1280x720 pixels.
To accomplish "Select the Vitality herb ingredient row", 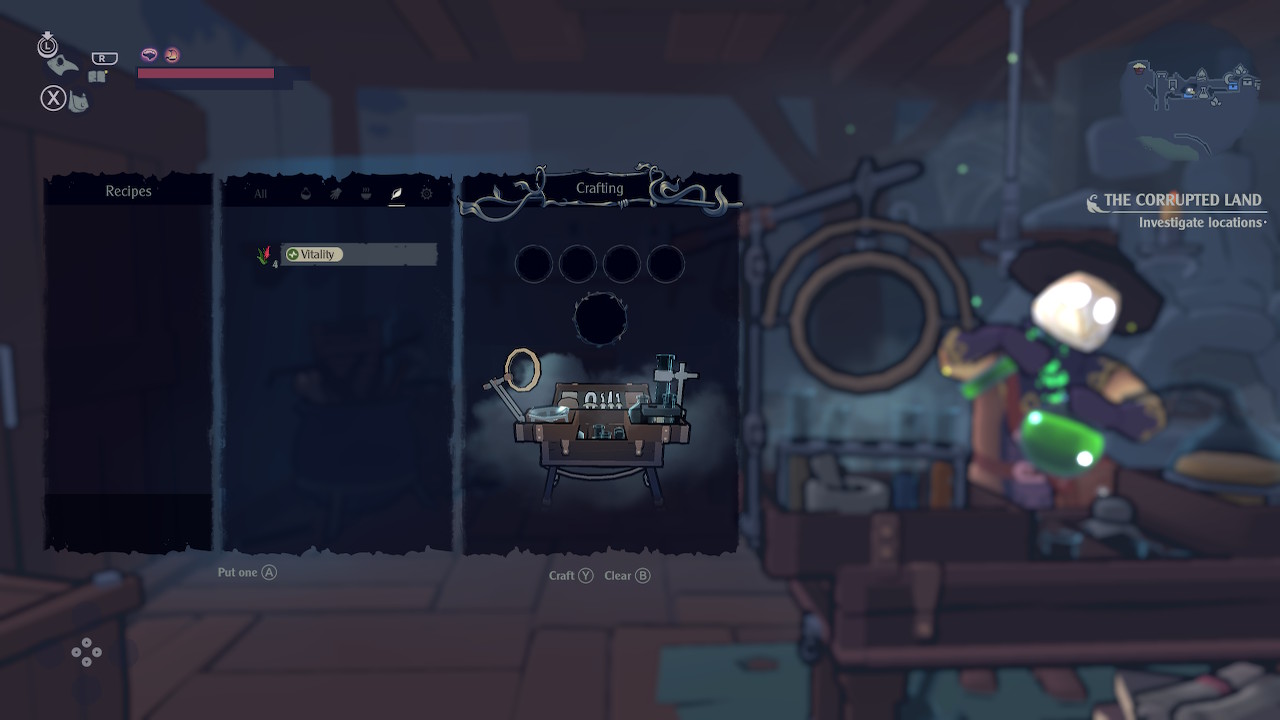I will [356, 255].
